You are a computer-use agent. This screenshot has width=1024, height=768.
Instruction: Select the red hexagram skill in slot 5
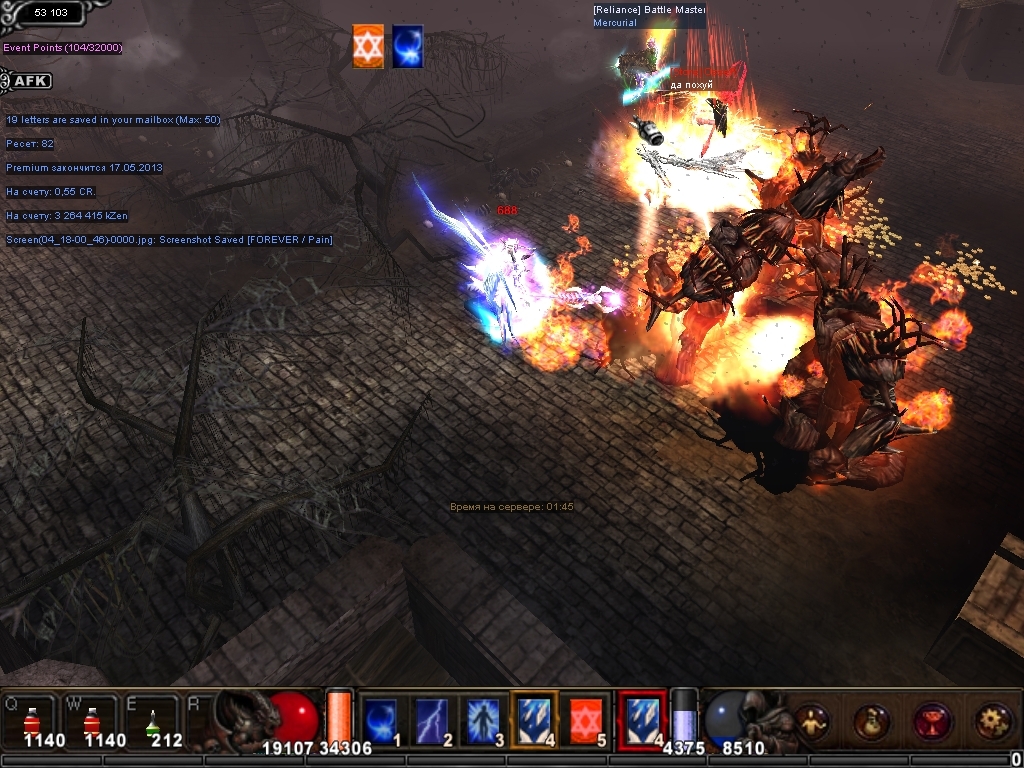(x=586, y=719)
